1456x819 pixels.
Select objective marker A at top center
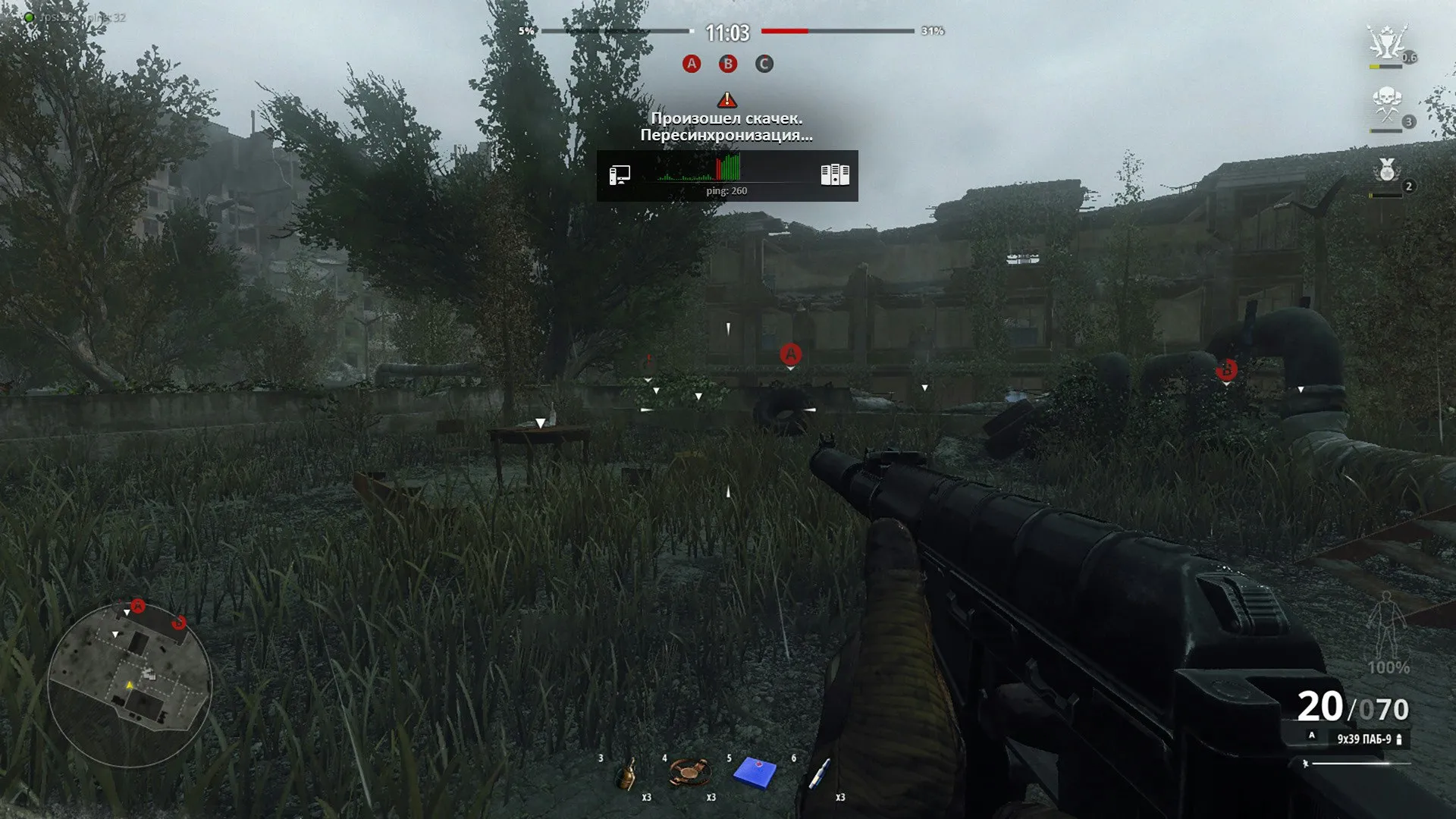(691, 64)
